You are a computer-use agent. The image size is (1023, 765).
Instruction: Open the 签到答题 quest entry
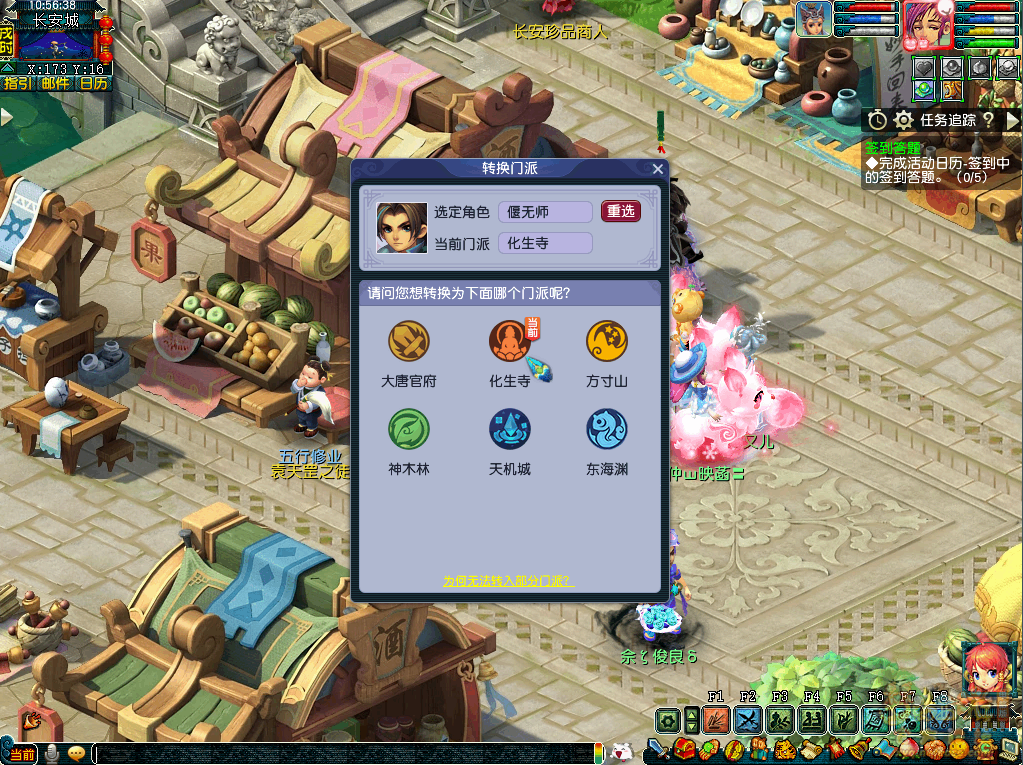tap(893, 147)
